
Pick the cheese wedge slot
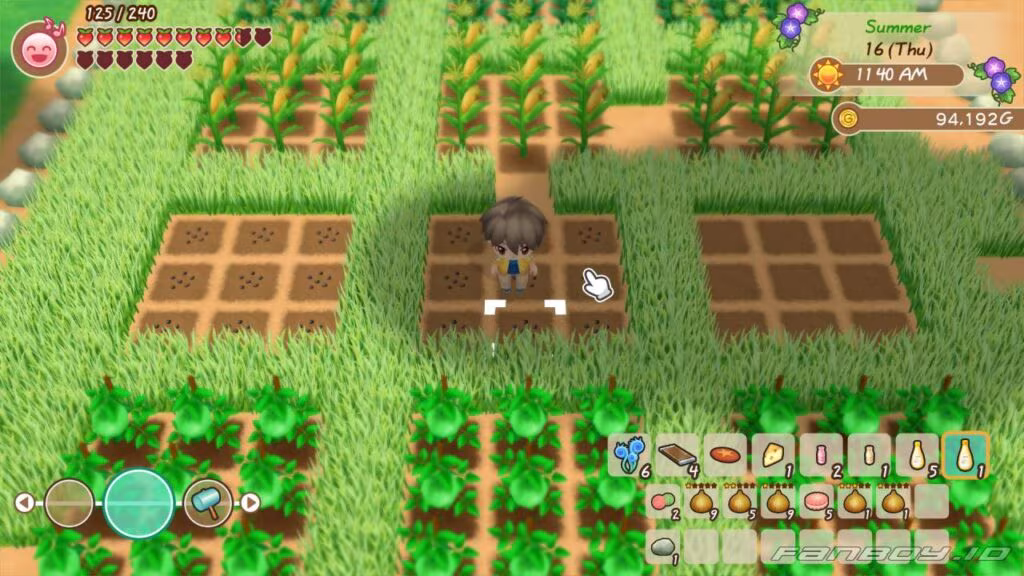point(773,456)
